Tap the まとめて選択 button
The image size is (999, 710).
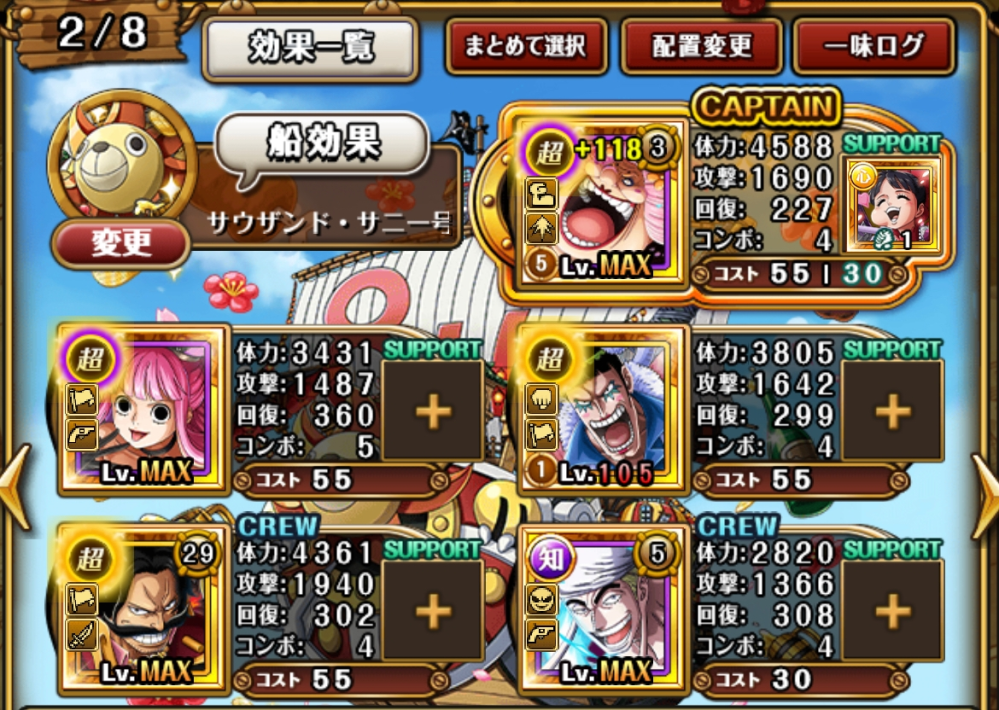tap(528, 46)
